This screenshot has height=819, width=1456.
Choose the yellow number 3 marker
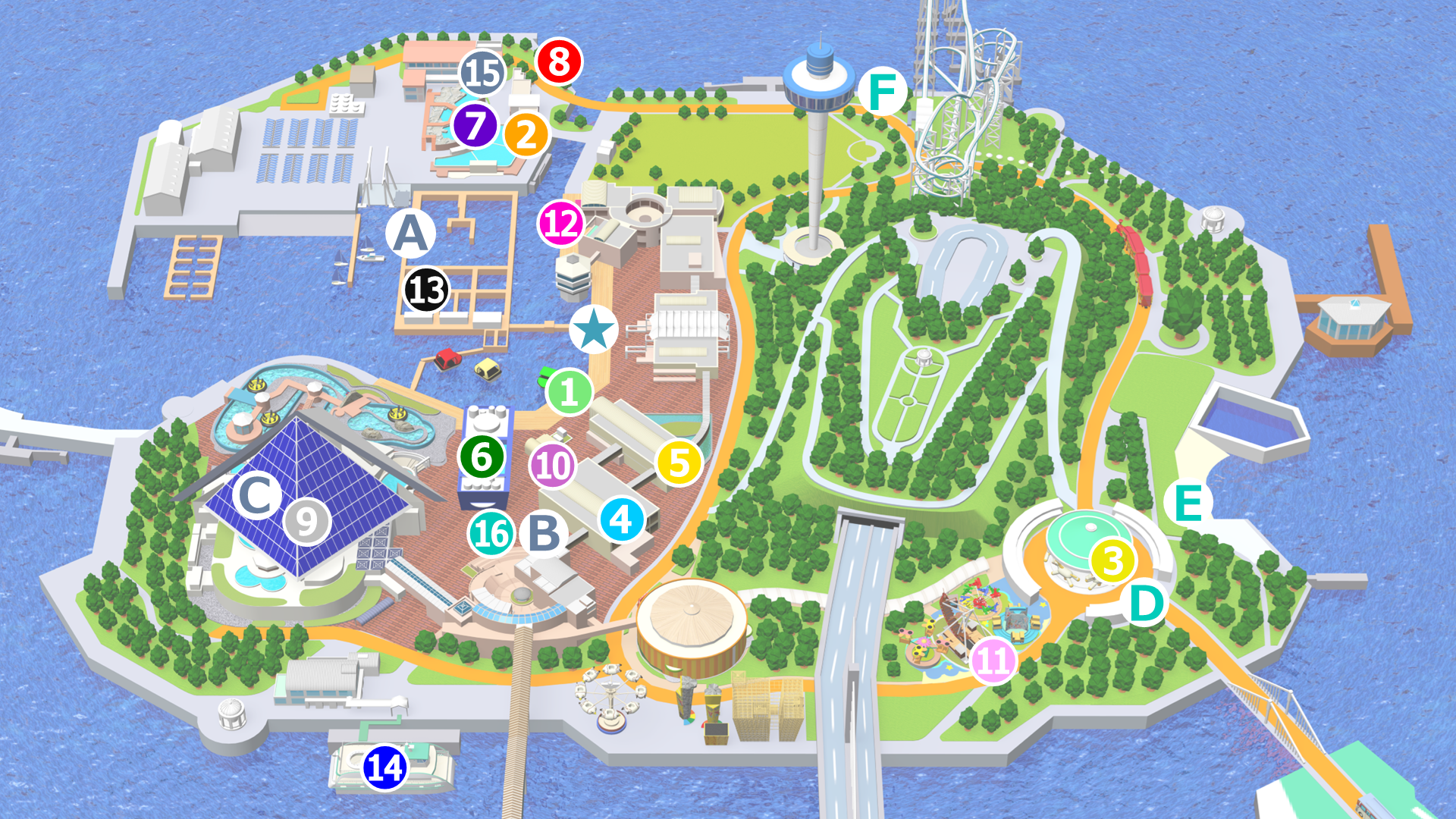1112,561
